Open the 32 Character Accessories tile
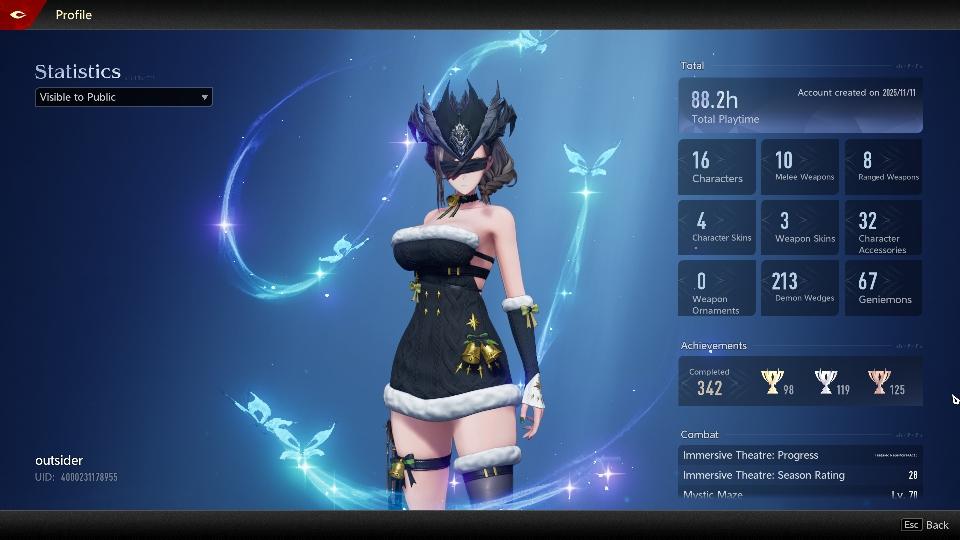 click(883, 228)
